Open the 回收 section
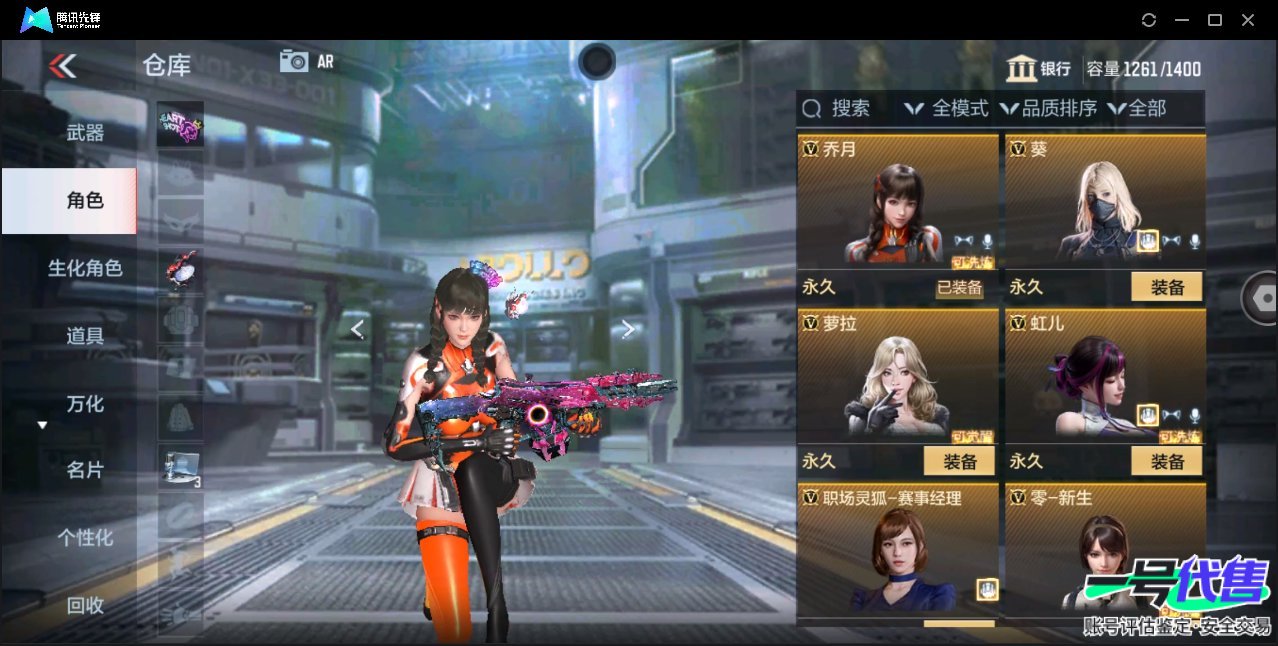 click(x=85, y=604)
